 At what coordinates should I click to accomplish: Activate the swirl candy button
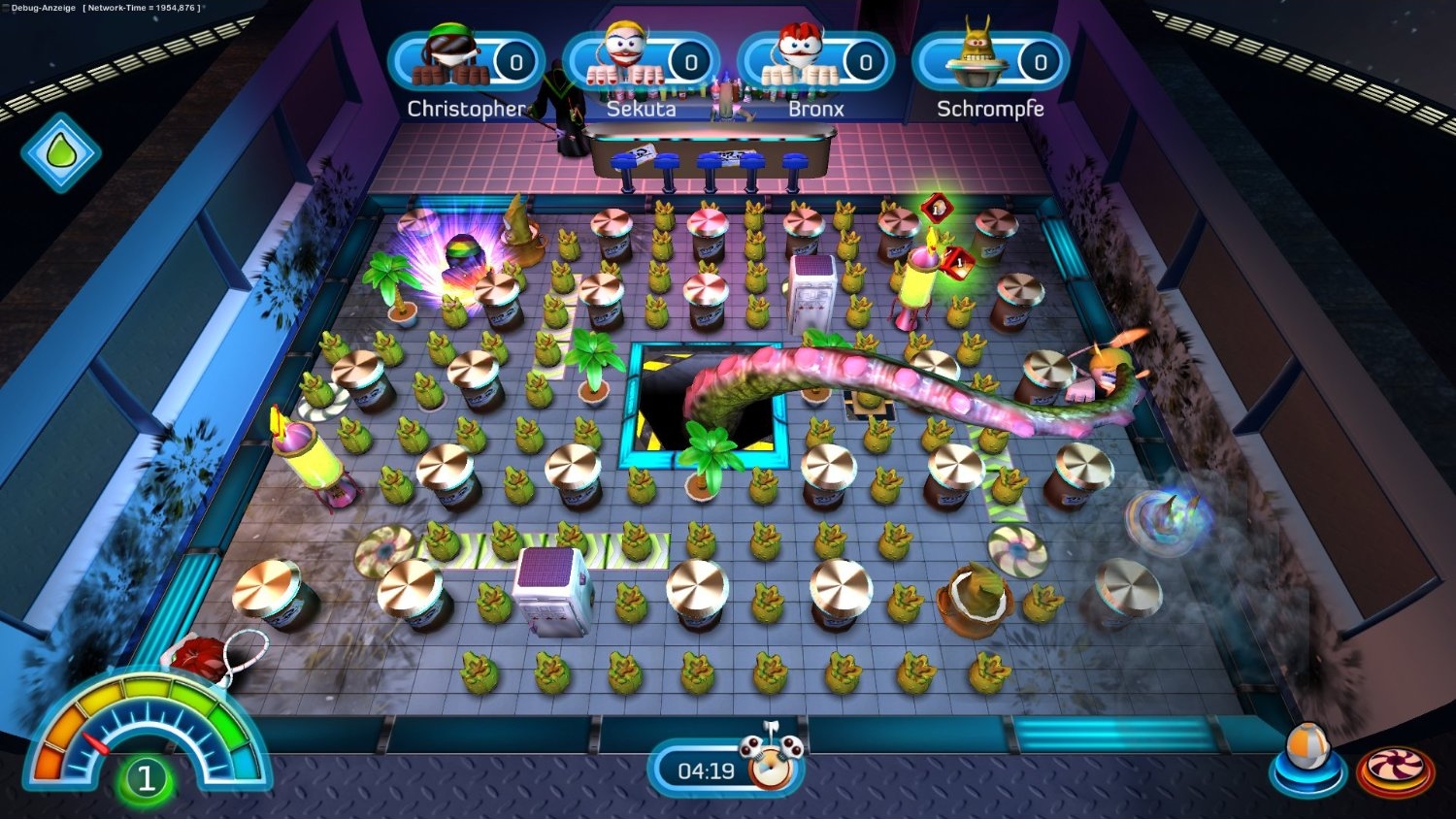click(x=1395, y=770)
